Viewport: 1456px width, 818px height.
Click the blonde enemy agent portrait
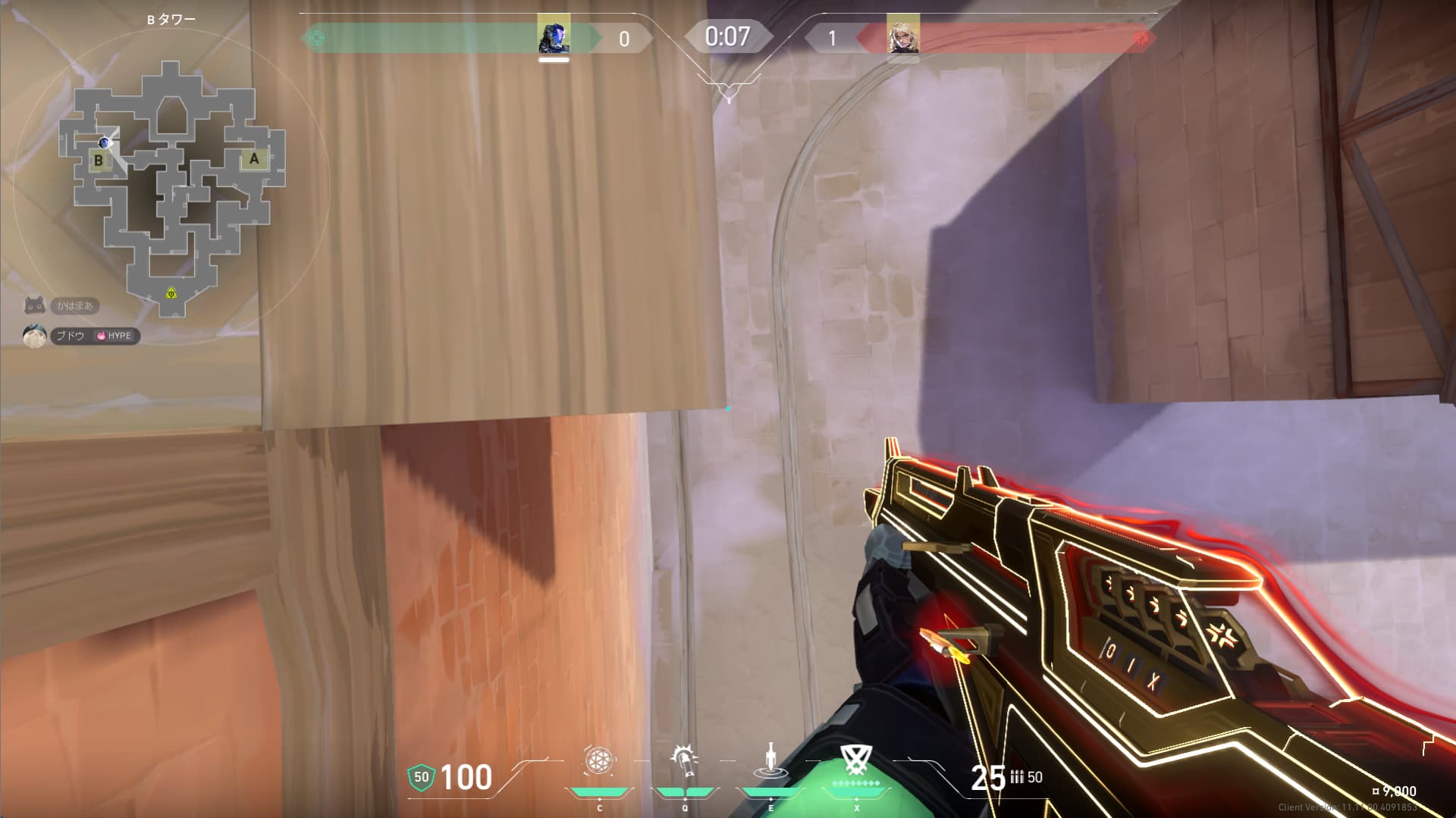903,36
